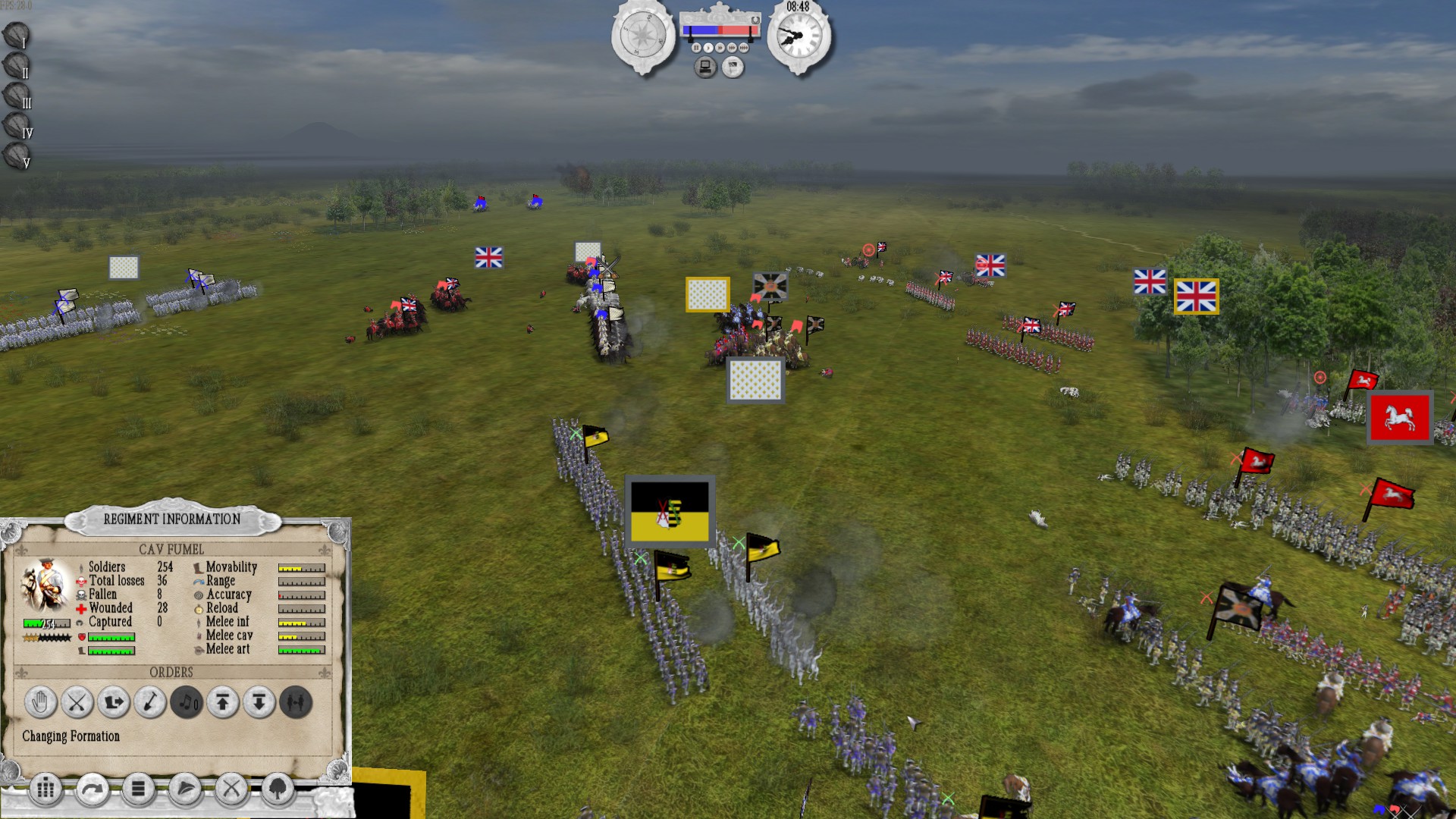The height and width of the screenshot is (819, 1456).
Task: Open the screen display icon below playback controls
Action: pyautogui.click(x=705, y=66)
